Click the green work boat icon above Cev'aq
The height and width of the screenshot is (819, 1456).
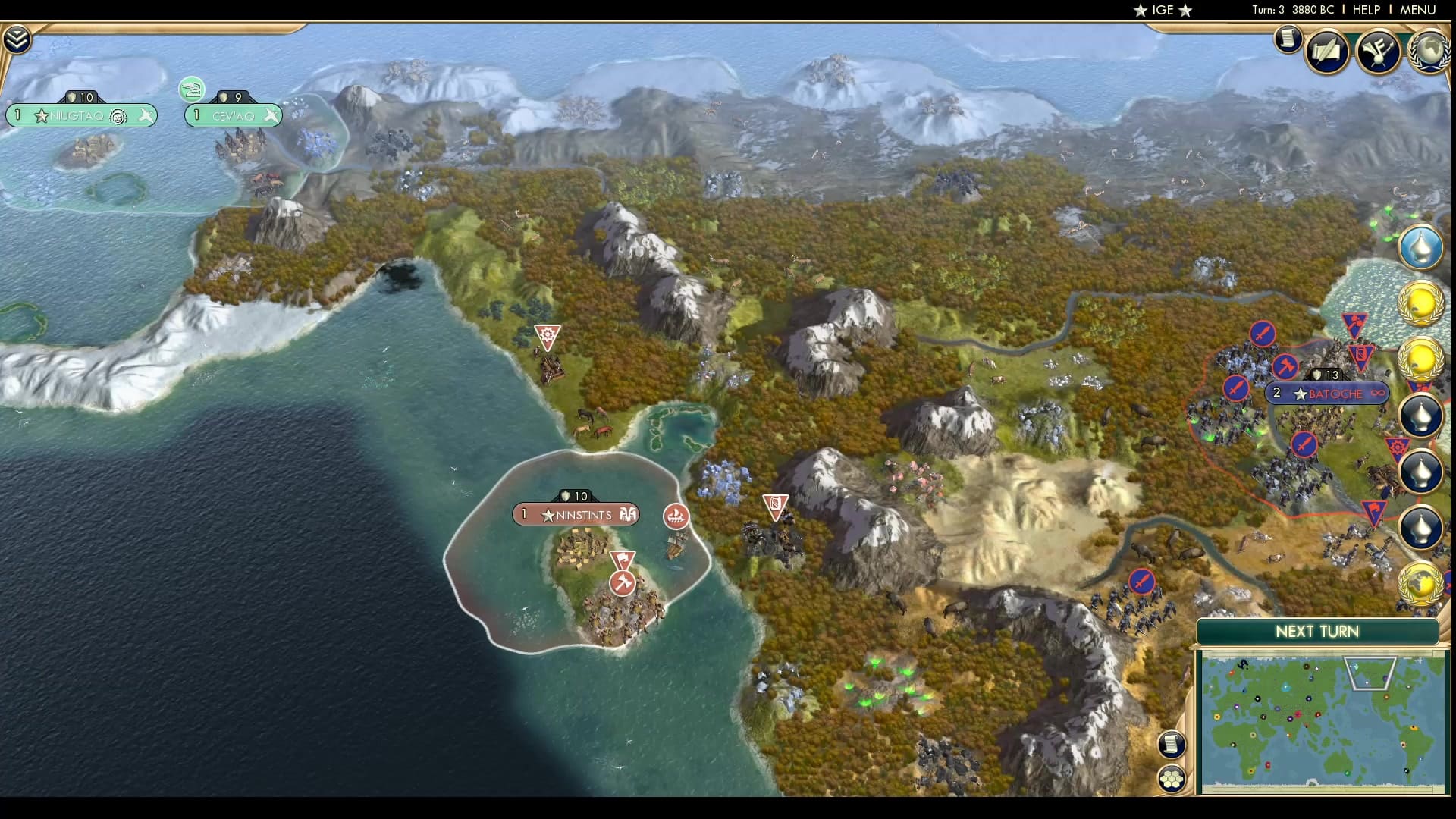[x=191, y=89]
